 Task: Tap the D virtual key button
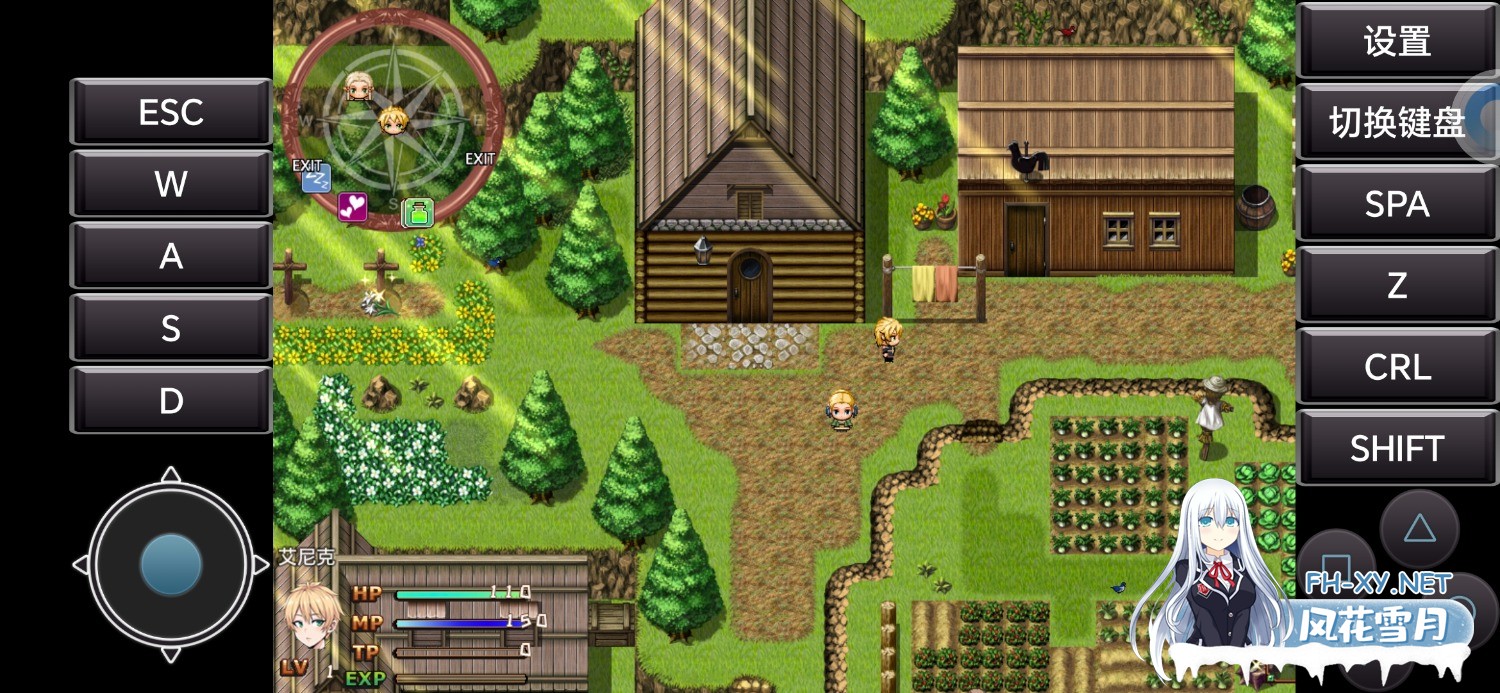pos(171,400)
